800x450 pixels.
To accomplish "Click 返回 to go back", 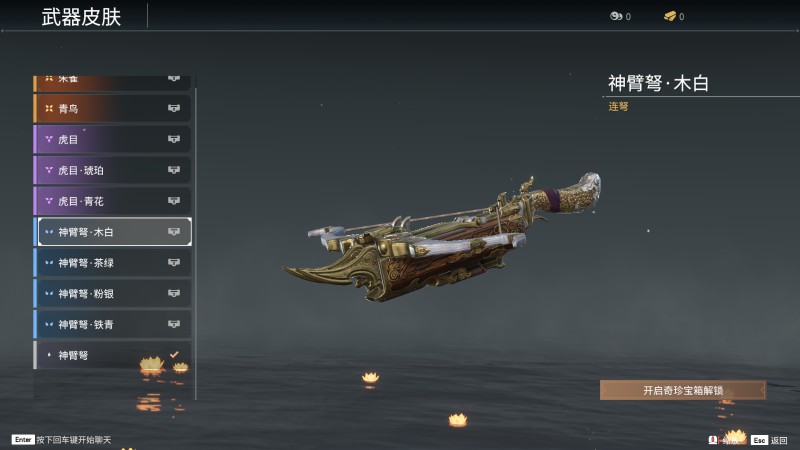I will coord(770,440).
